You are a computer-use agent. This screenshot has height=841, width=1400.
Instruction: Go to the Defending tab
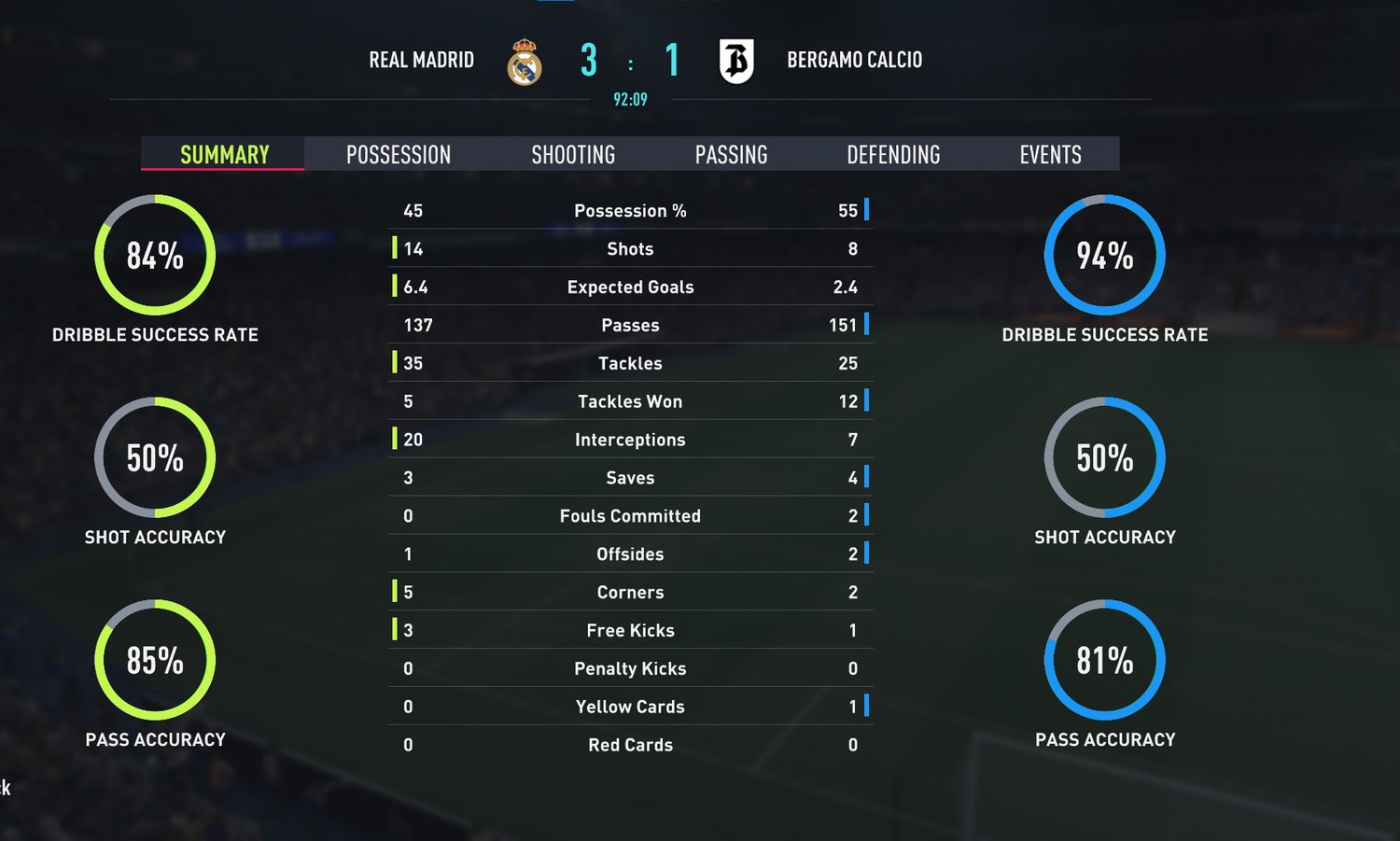coord(893,154)
